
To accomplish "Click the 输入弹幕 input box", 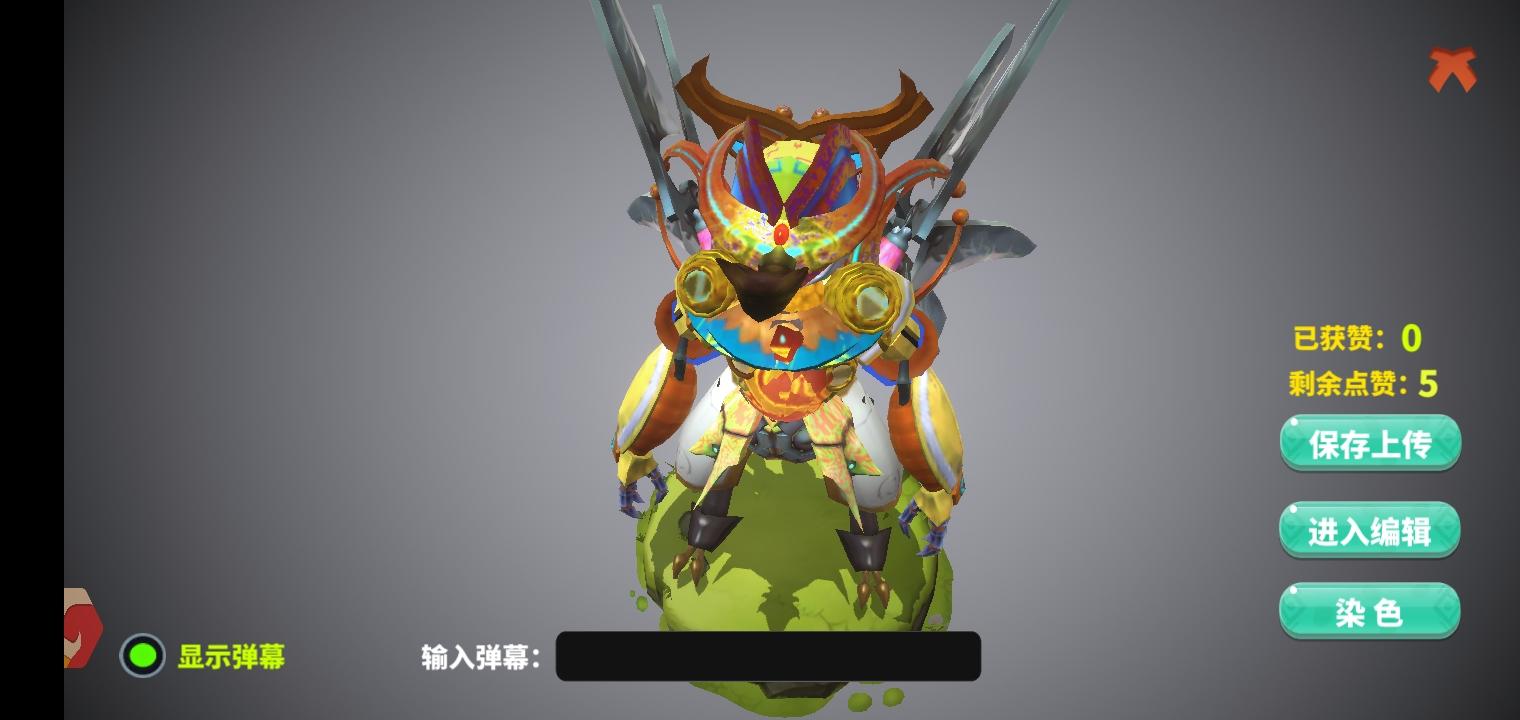I will (768, 657).
